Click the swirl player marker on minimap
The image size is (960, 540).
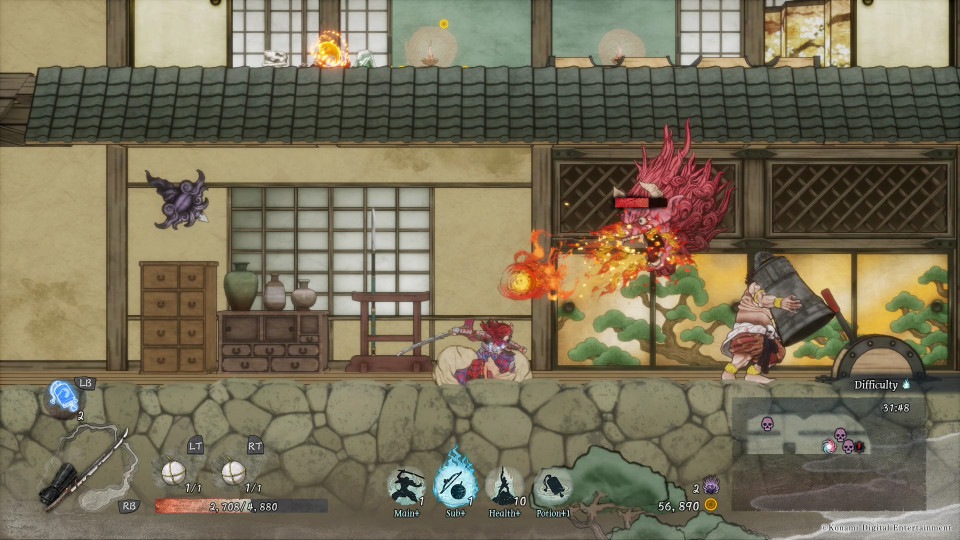(x=829, y=446)
